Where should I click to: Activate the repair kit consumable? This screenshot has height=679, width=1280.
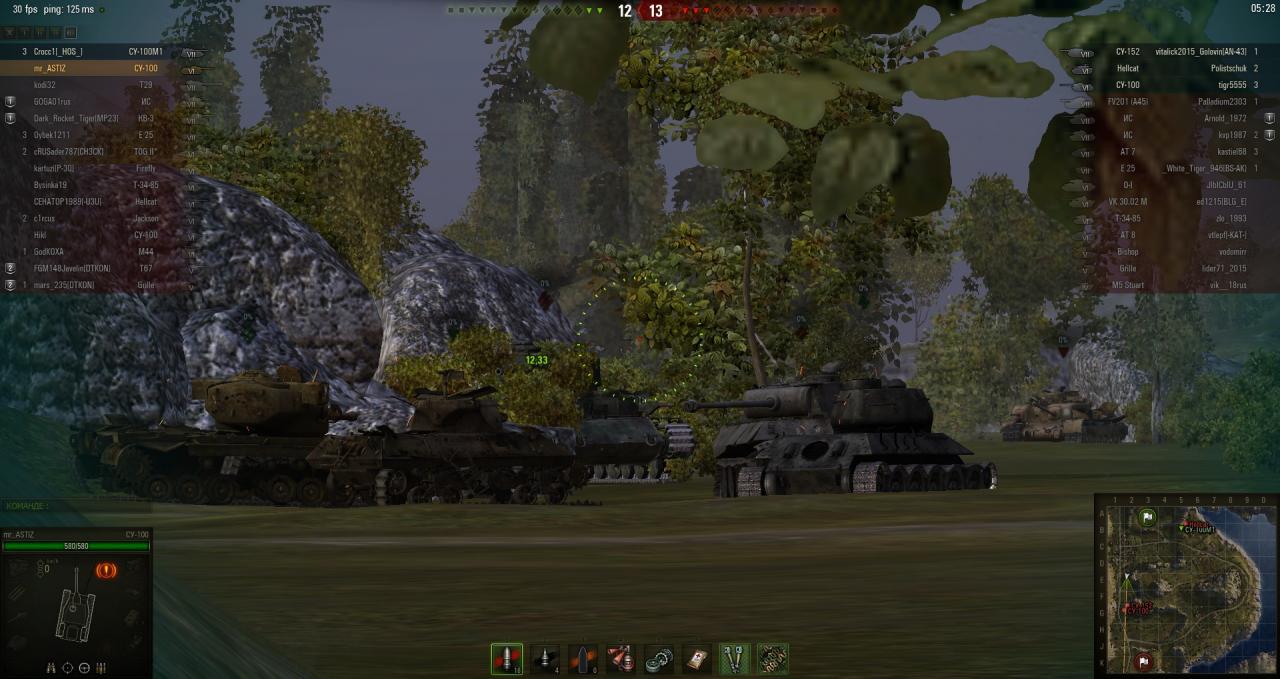[659, 659]
